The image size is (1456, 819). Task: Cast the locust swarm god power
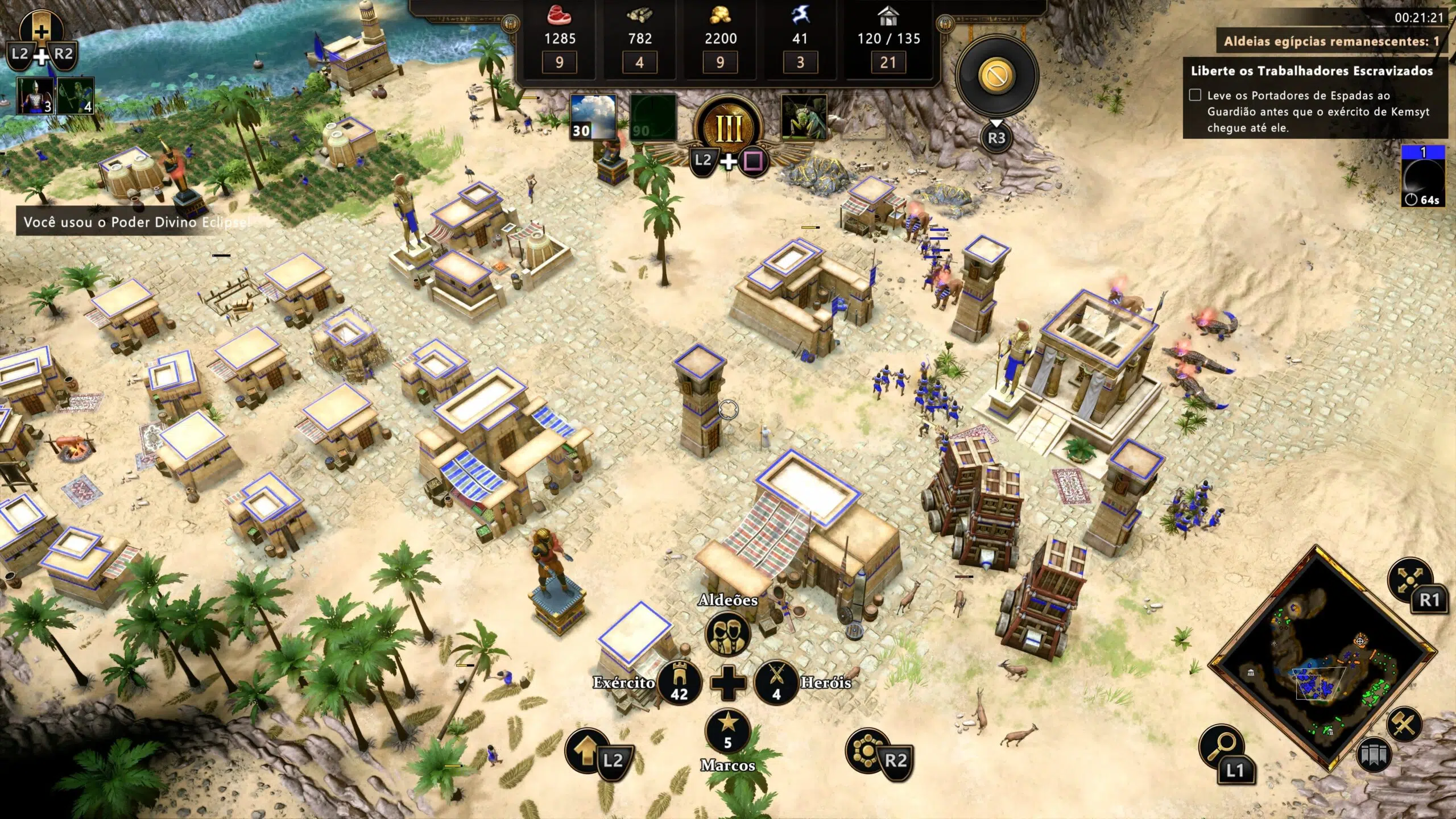(804, 118)
